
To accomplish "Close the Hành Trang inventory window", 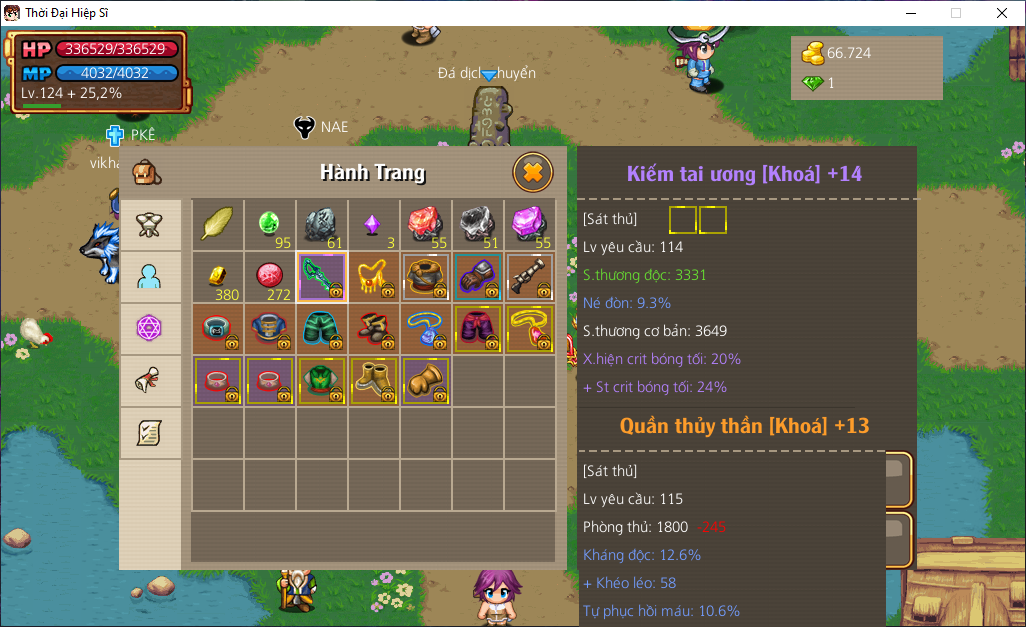I will click(x=533, y=172).
